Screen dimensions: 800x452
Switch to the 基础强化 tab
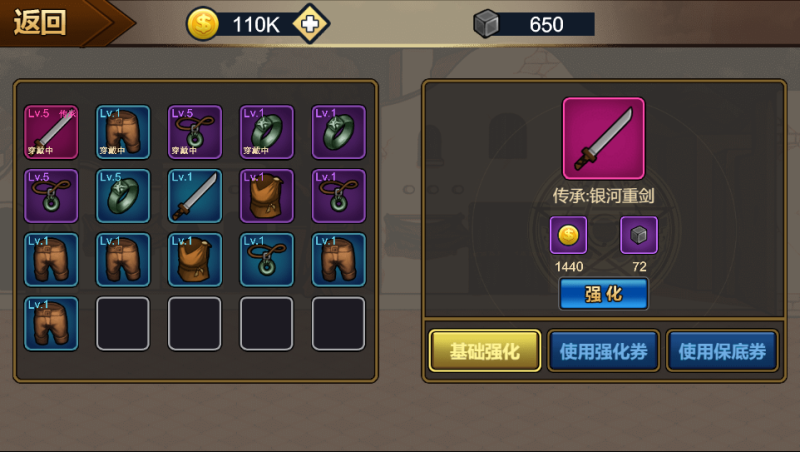485,351
